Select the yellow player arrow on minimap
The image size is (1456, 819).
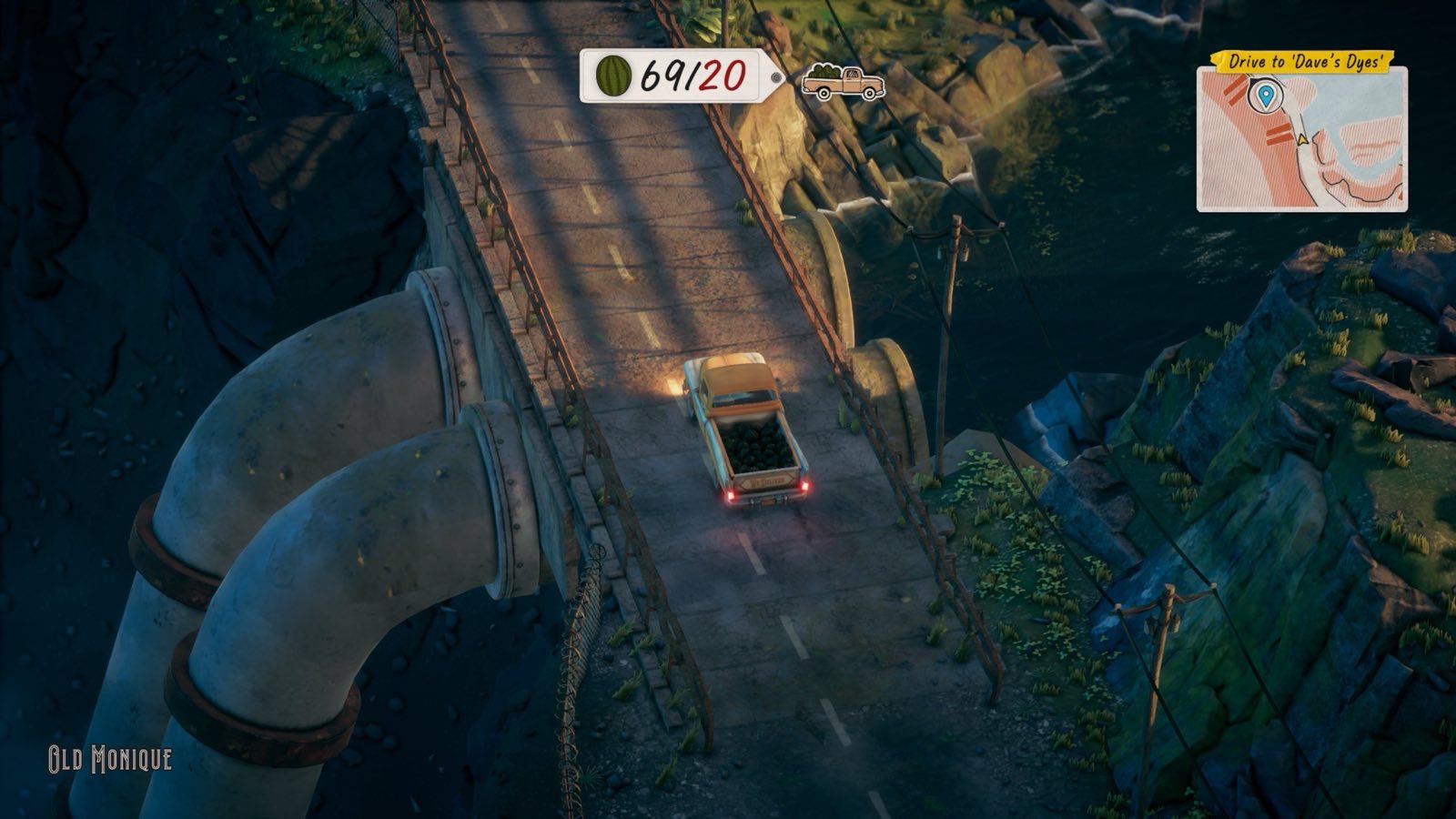click(1301, 138)
